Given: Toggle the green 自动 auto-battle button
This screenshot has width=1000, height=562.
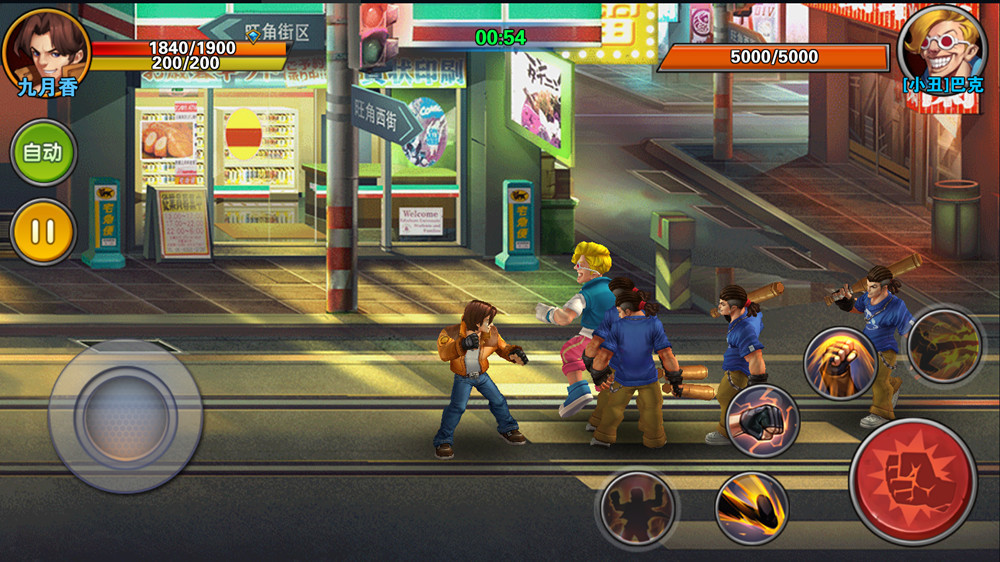Looking at the screenshot, I should point(43,153).
